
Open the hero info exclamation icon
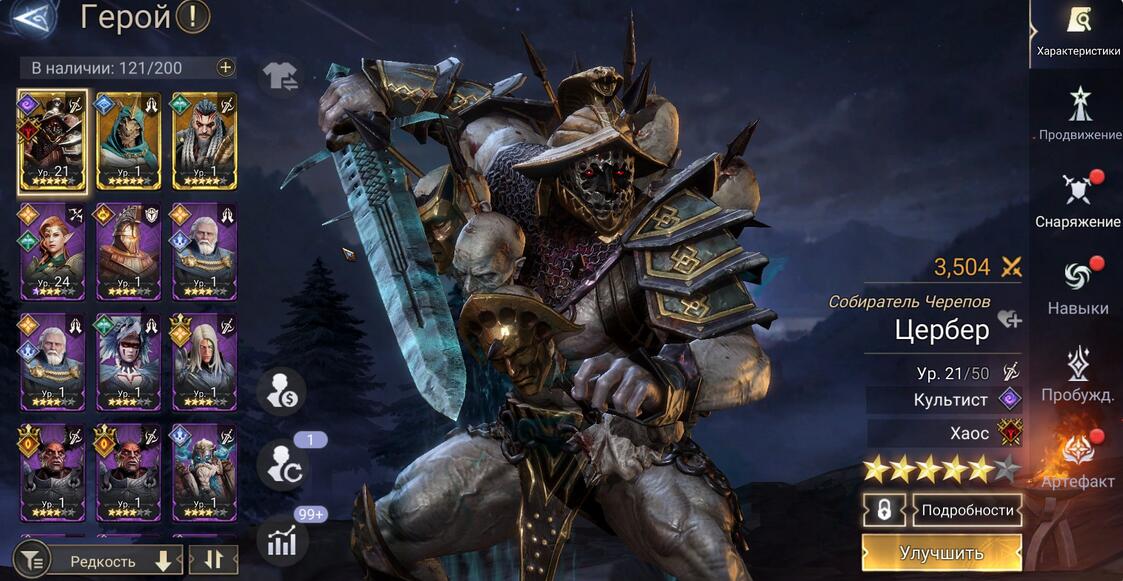(x=192, y=17)
